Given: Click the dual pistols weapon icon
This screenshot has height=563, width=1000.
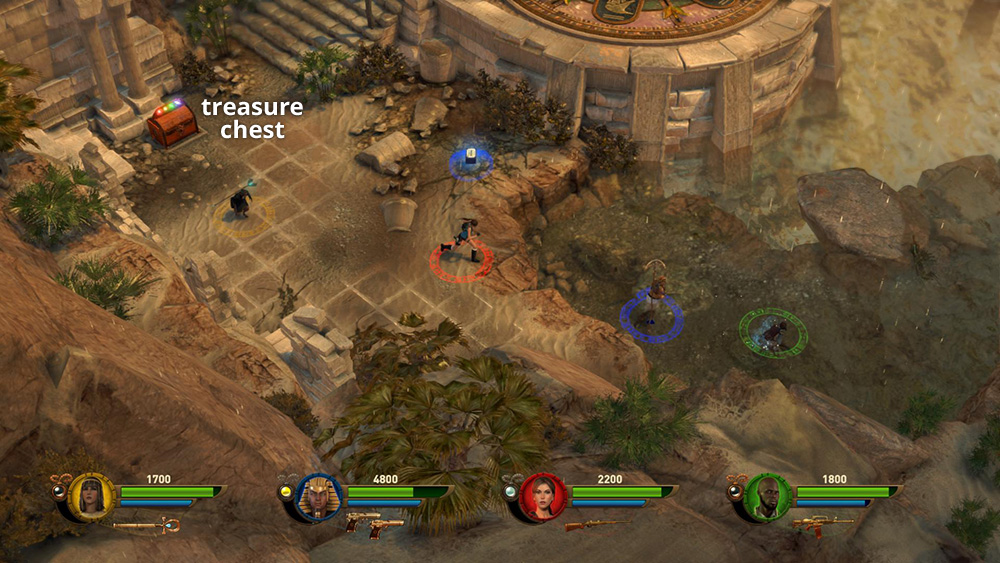Looking at the screenshot, I should 374,525.
